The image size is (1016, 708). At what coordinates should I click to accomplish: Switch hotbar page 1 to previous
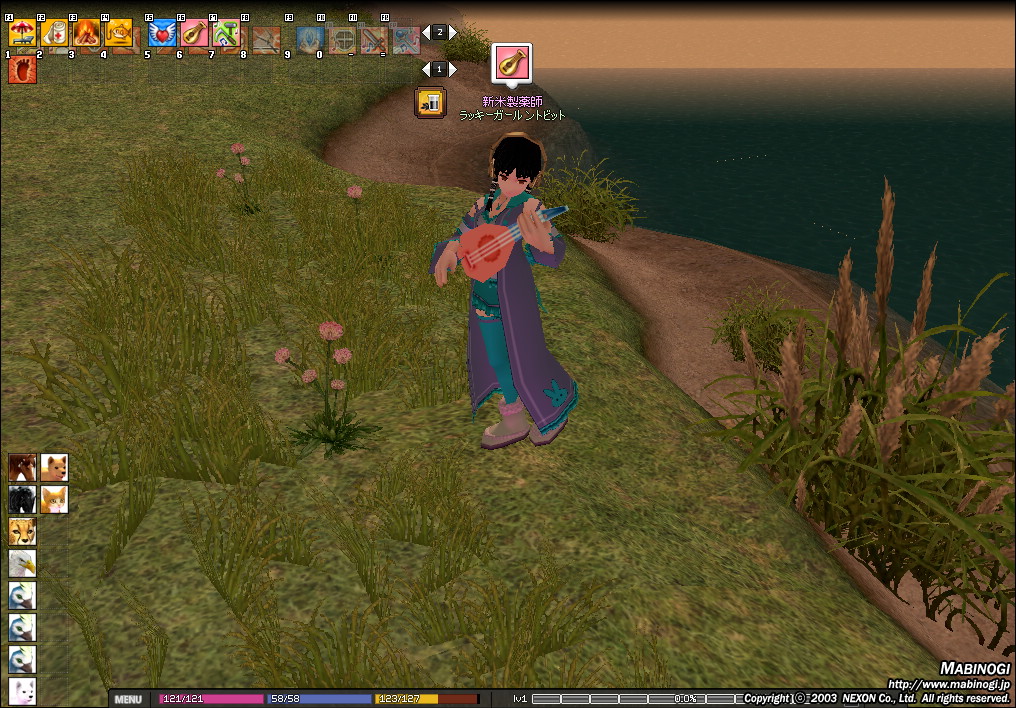(x=425, y=69)
